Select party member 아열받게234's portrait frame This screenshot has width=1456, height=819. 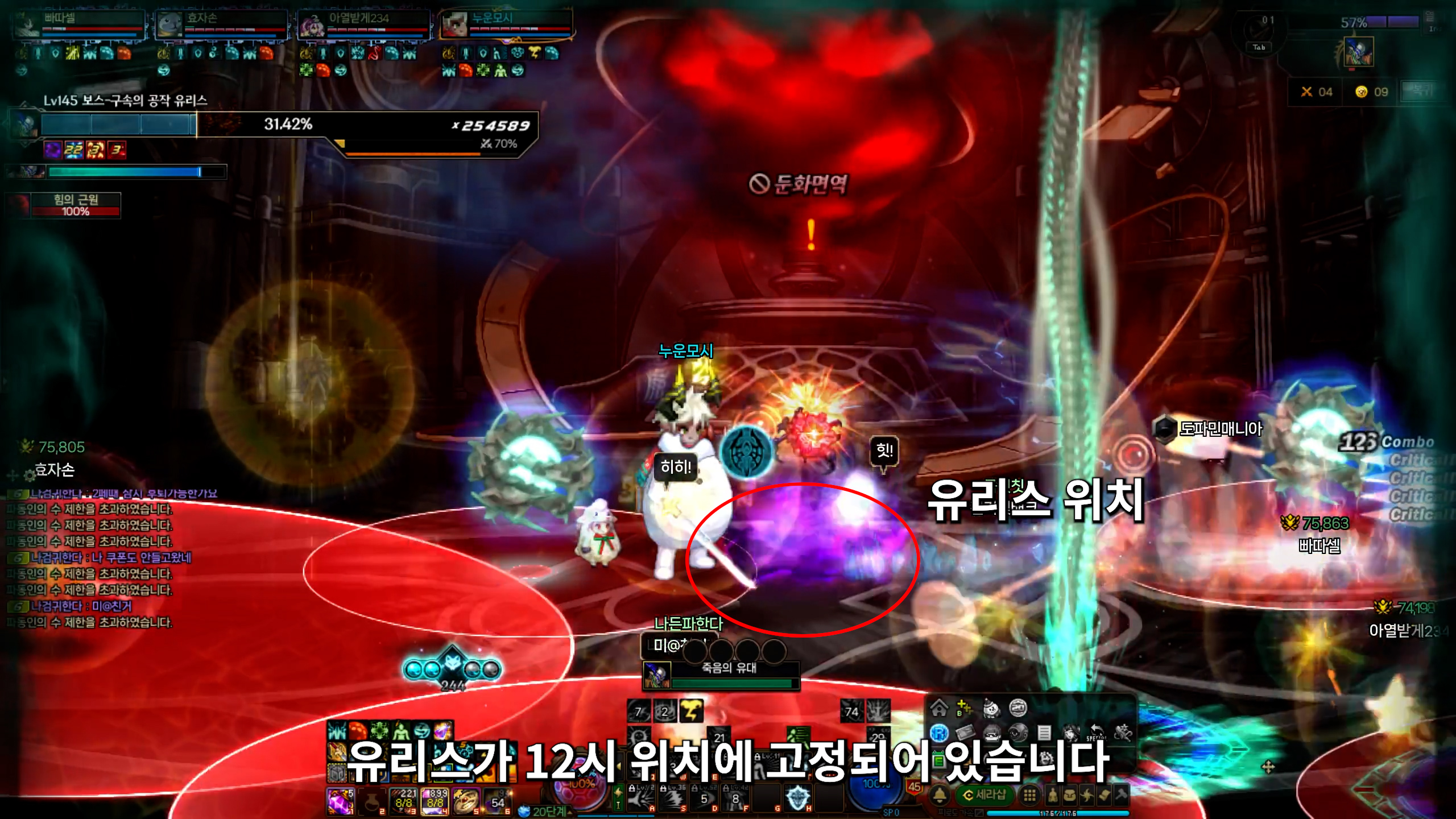pos(312,26)
